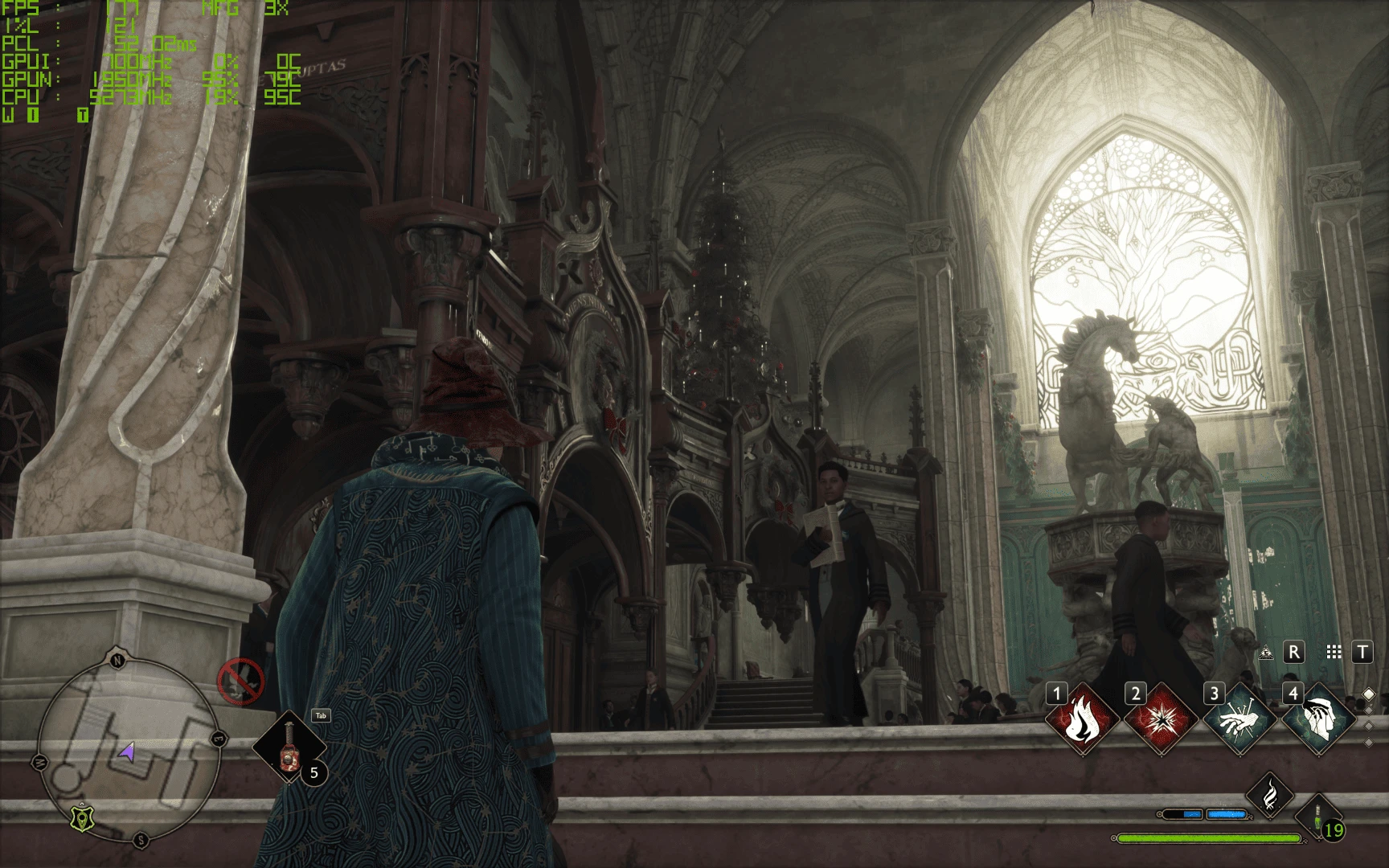
Task: Click the no-flying crossed-out bird icon
Action: tap(240, 682)
